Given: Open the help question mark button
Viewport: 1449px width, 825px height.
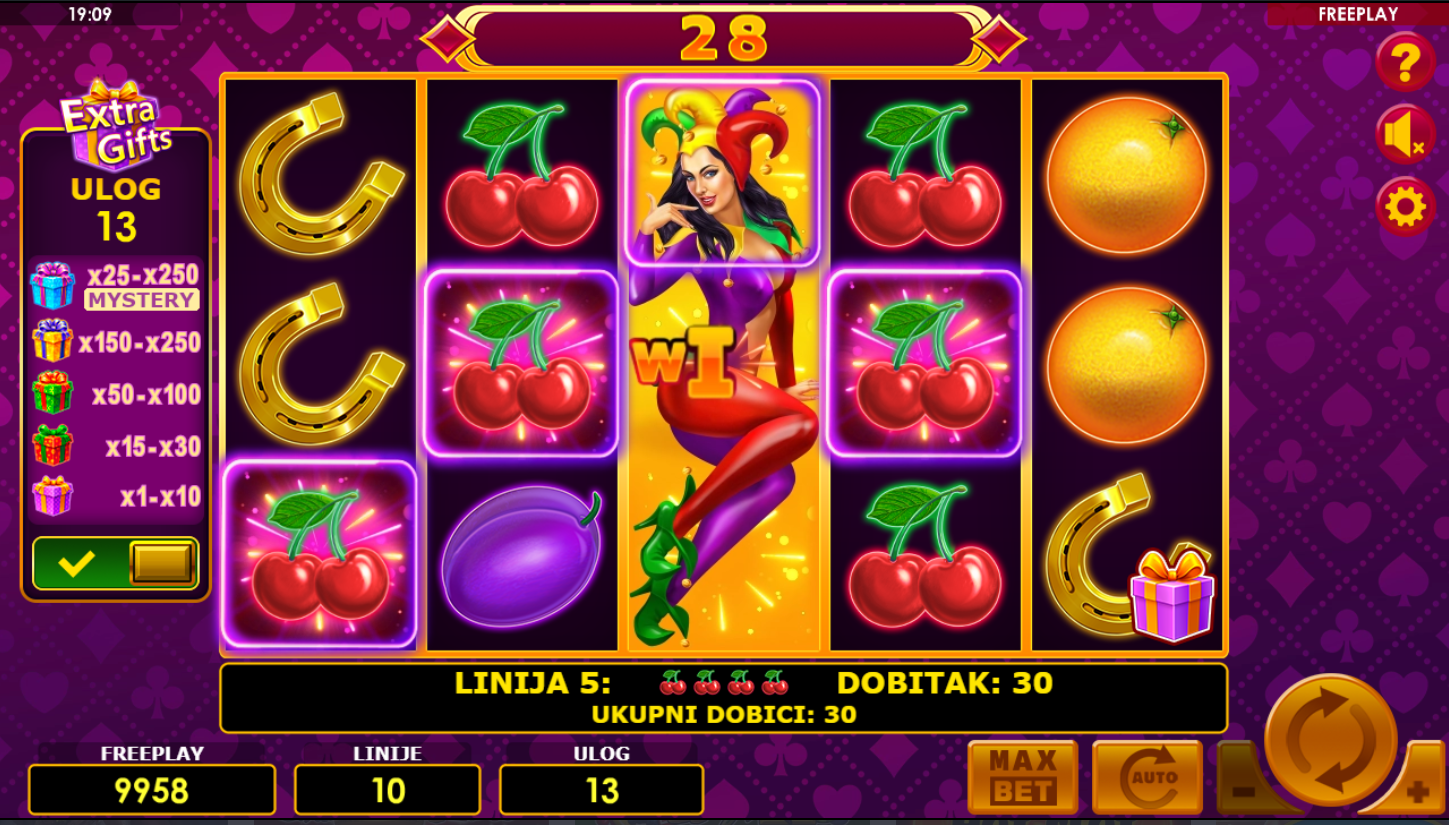Looking at the screenshot, I should tap(1405, 63).
